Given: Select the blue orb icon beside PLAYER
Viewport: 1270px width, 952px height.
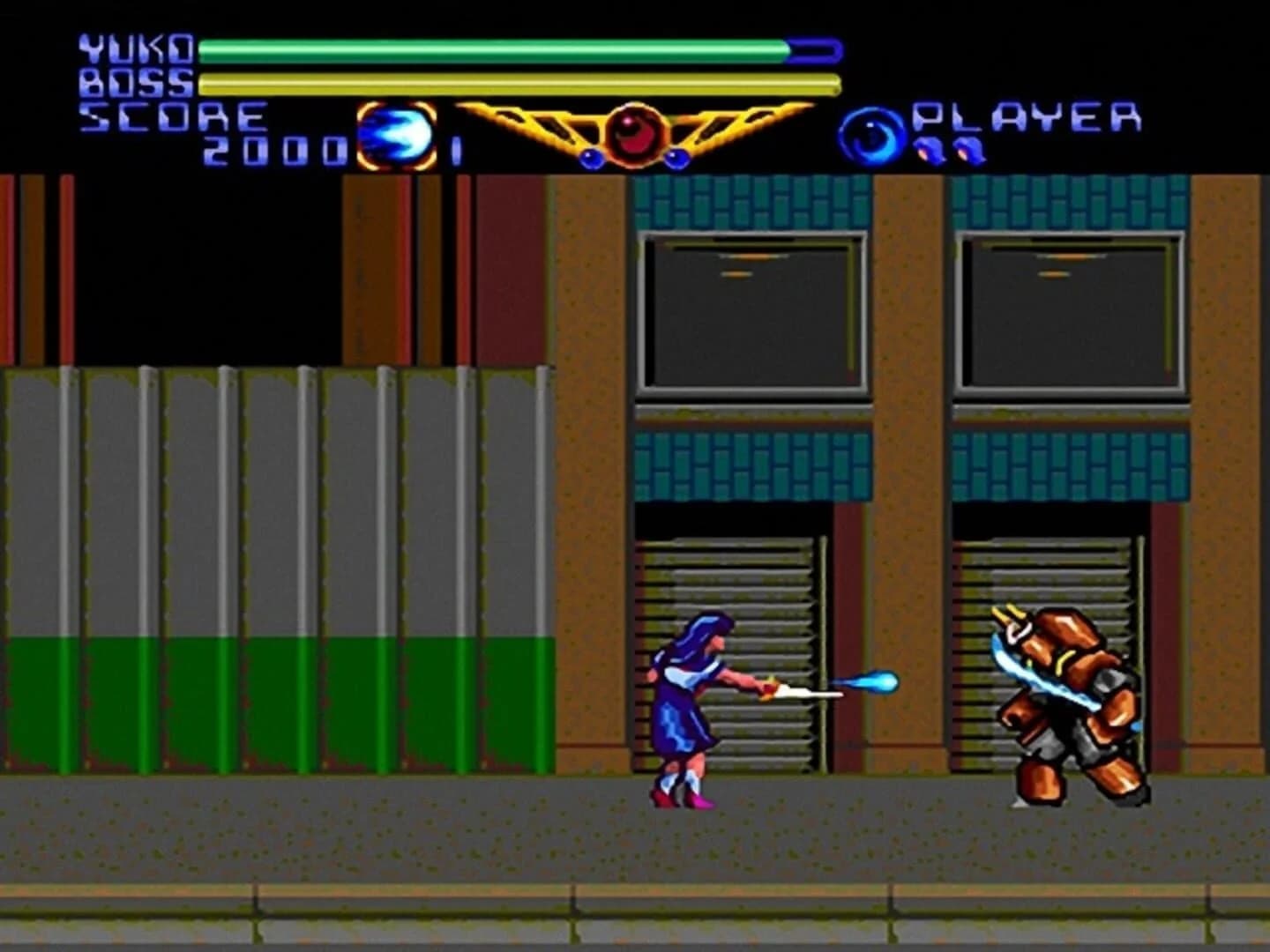Looking at the screenshot, I should click(x=875, y=134).
